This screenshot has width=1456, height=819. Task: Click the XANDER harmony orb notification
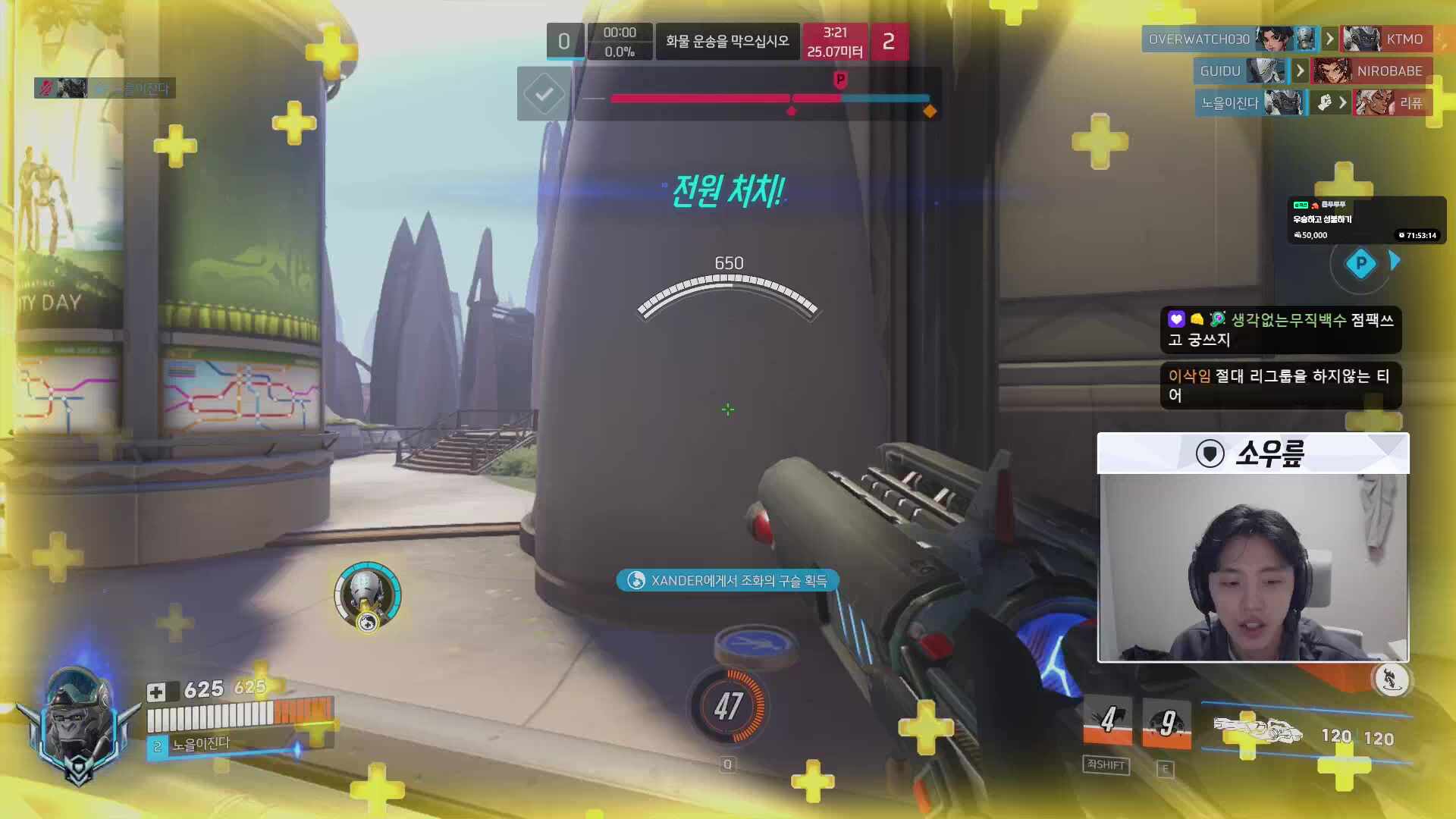(x=727, y=581)
